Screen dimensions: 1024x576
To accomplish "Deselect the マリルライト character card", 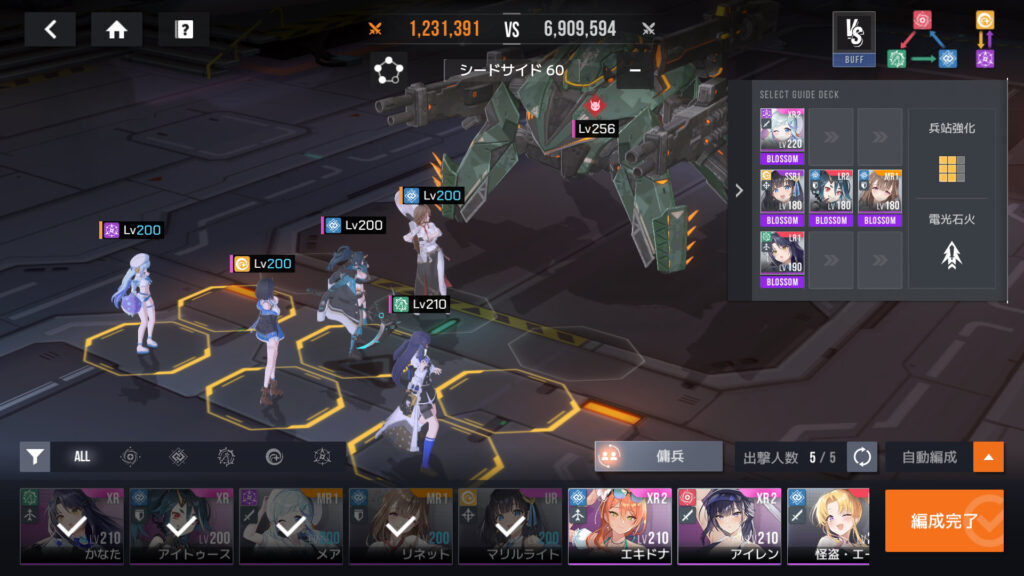I will (x=510, y=527).
